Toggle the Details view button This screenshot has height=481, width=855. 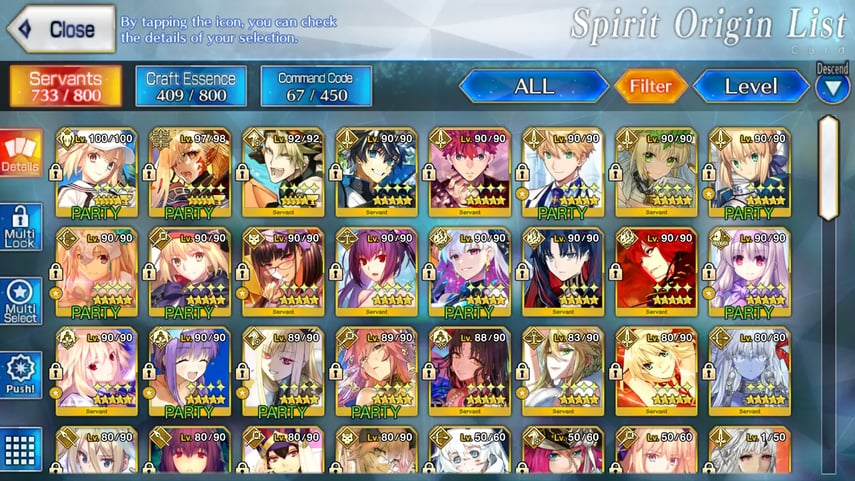click(21, 153)
